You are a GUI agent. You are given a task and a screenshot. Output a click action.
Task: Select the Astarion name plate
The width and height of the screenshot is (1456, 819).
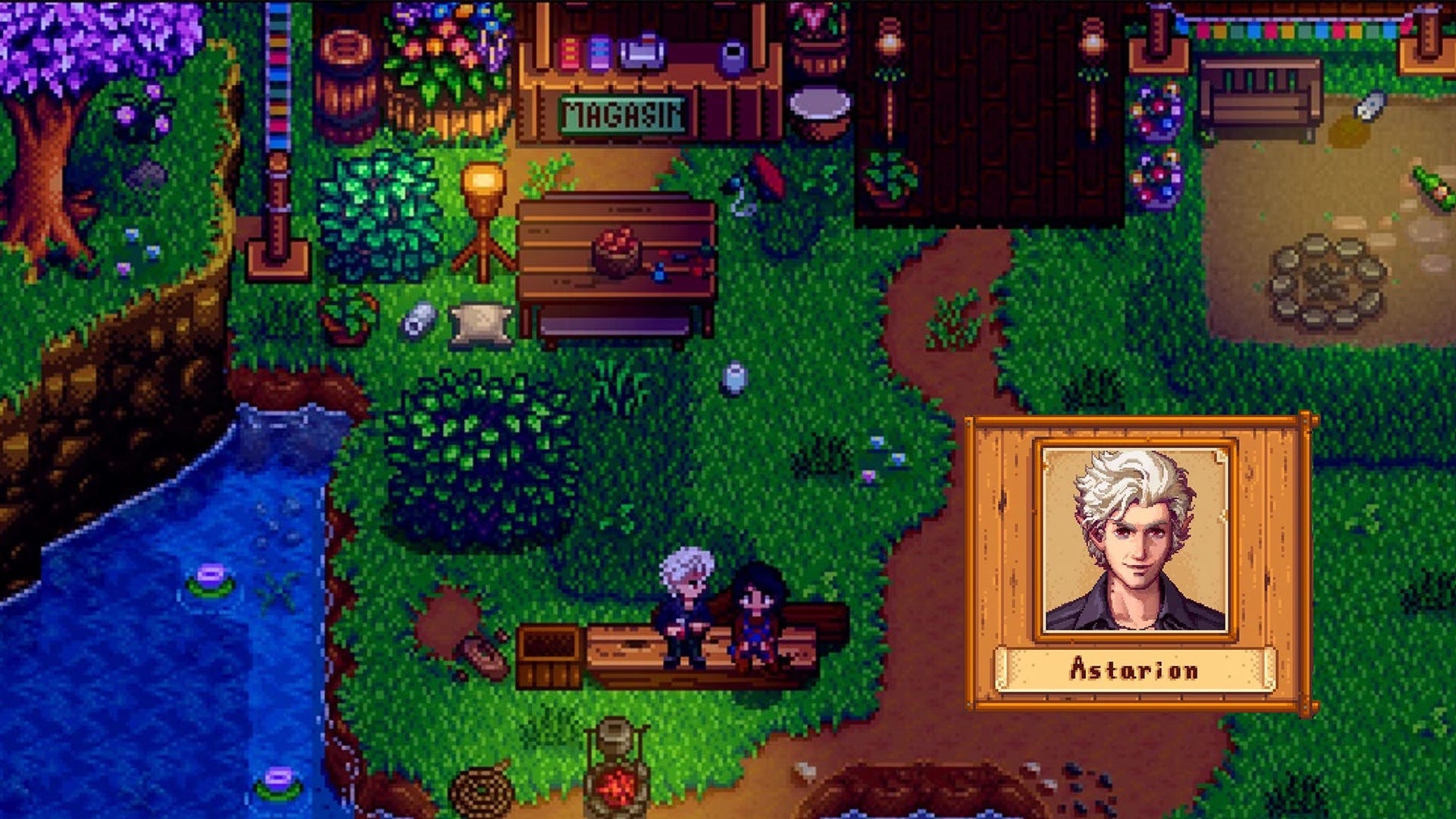(1134, 670)
